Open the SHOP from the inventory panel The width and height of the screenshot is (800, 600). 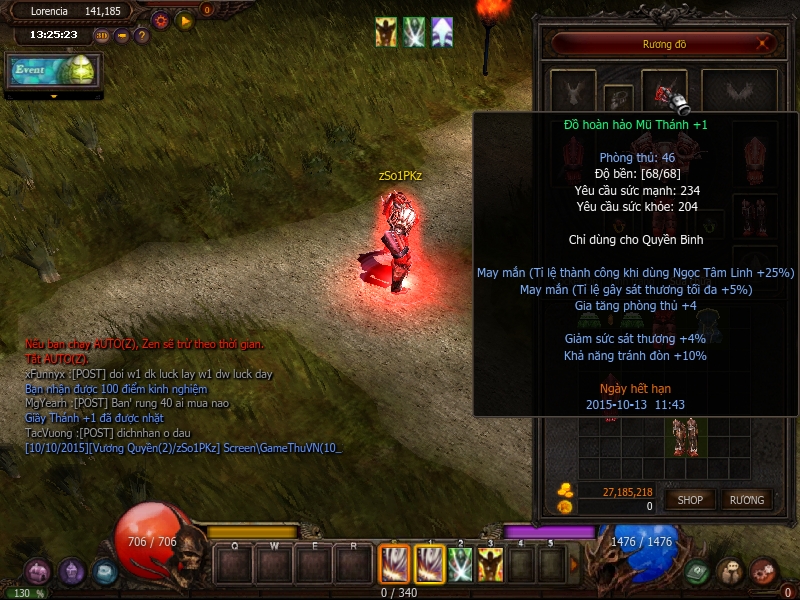(x=690, y=499)
